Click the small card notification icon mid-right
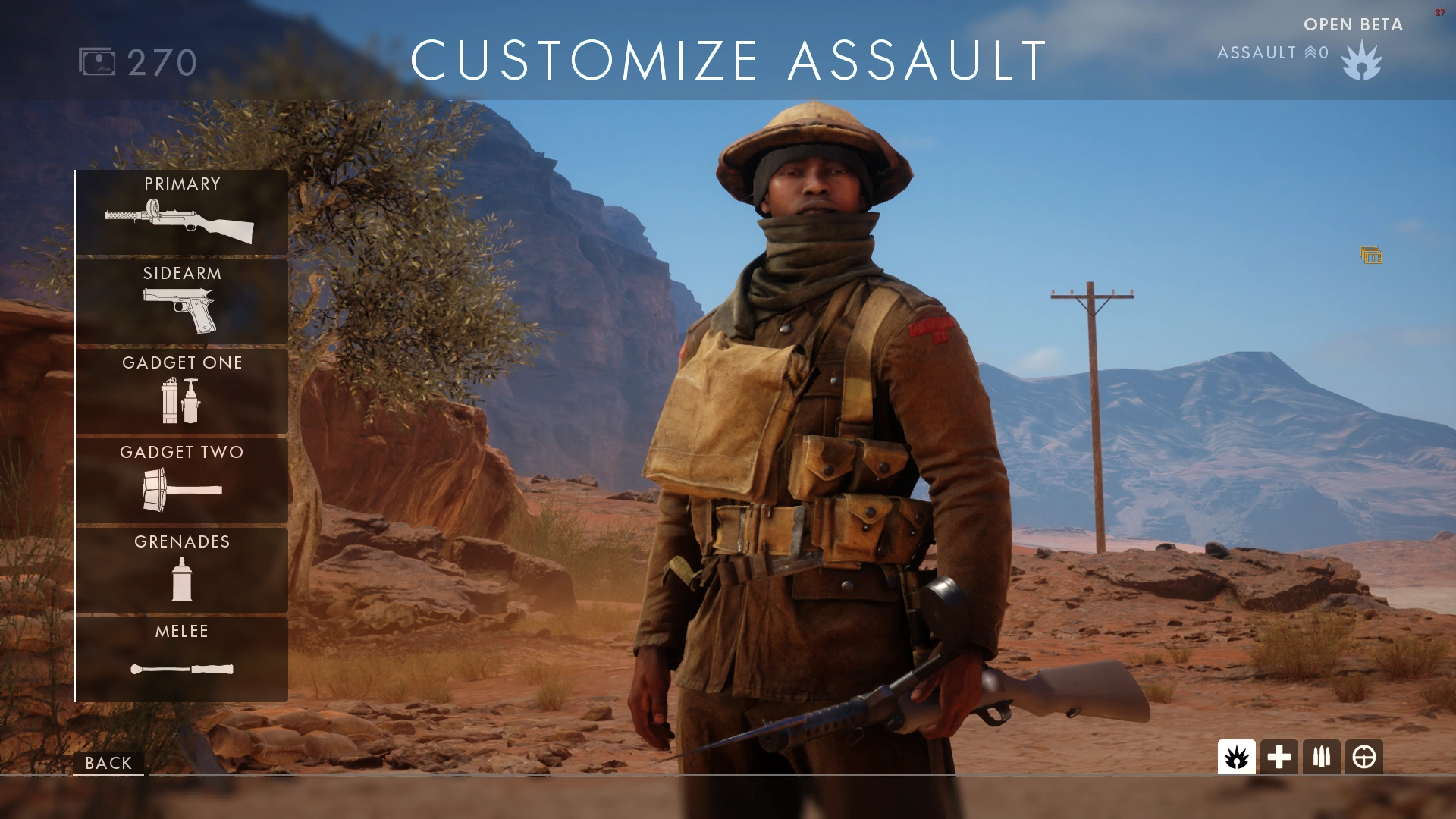1456x819 pixels. (x=1371, y=256)
